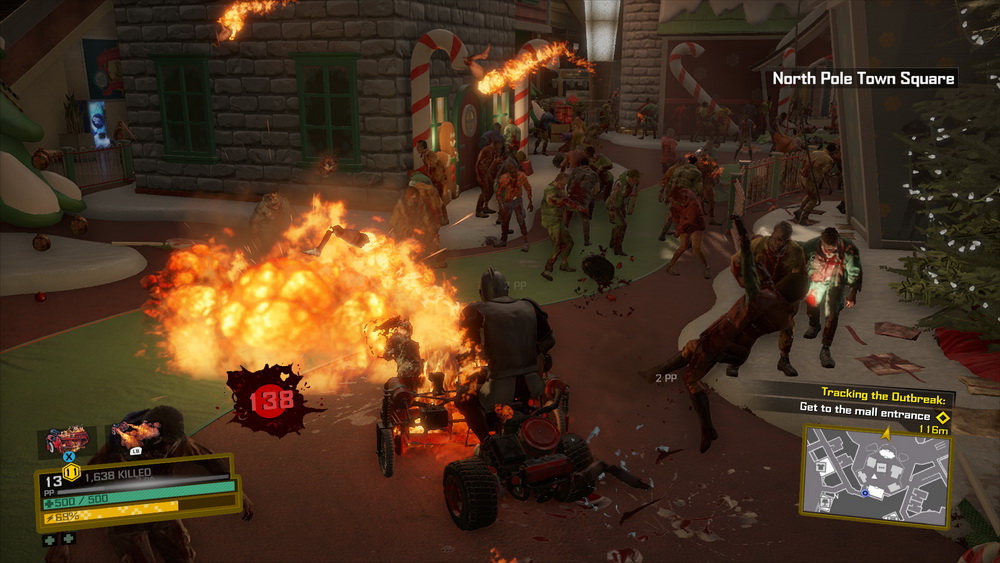The height and width of the screenshot is (563, 1000).
Task: Click the yellow hexagon level badge
Action: [71, 472]
